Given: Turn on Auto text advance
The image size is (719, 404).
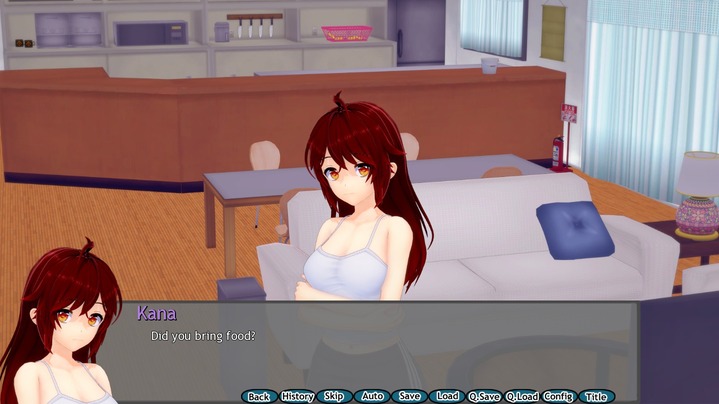Looking at the screenshot, I should (x=372, y=396).
